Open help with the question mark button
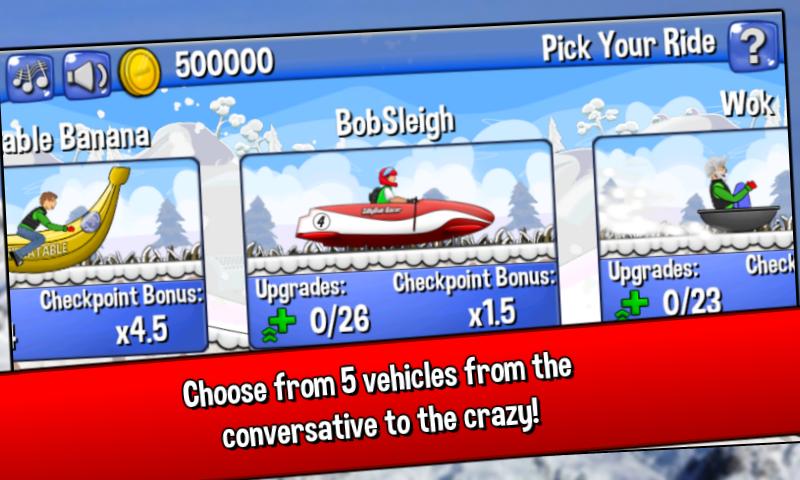This screenshot has width=800, height=480. [x=754, y=49]
